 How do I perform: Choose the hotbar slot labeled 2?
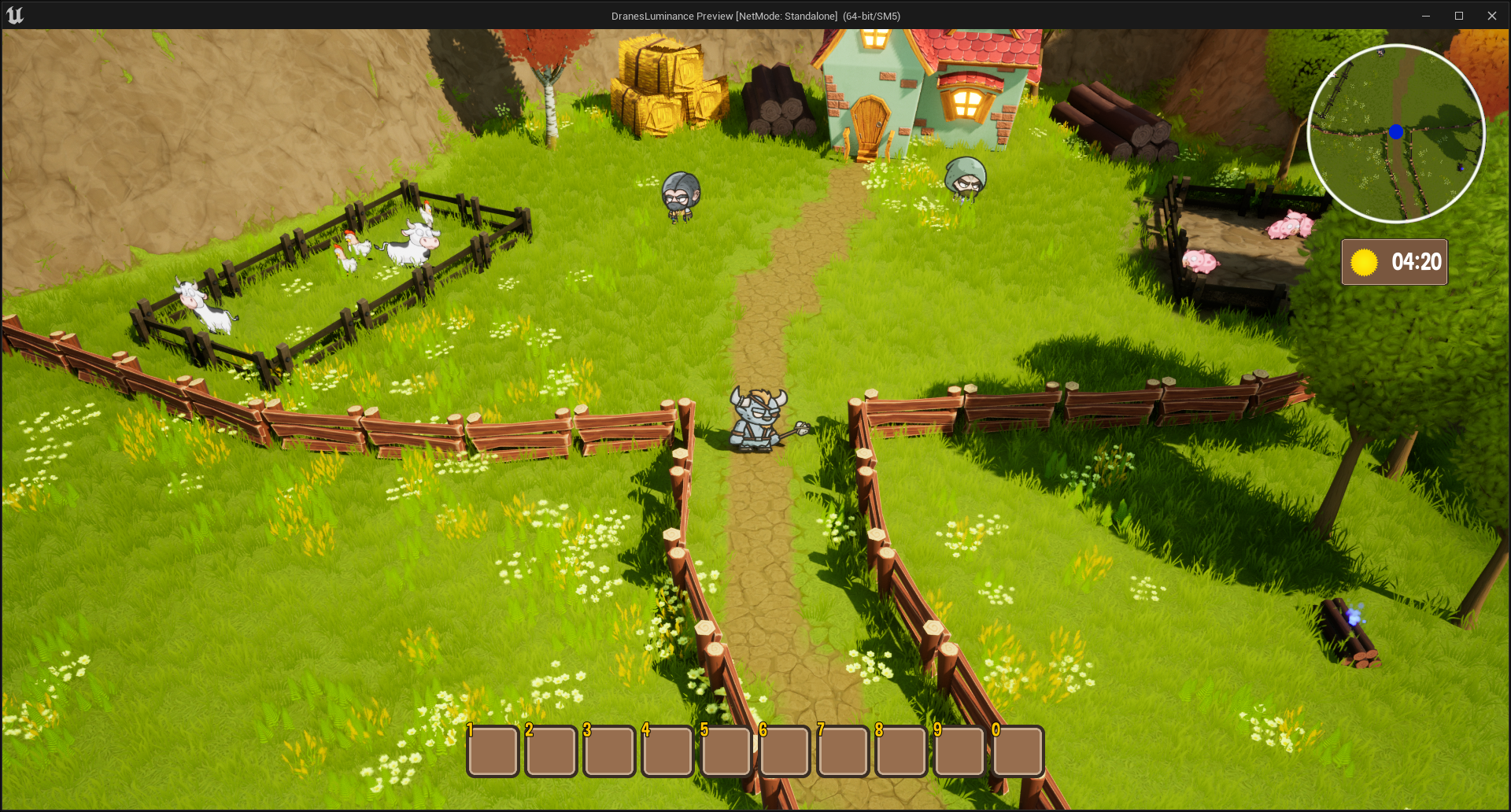tap(552, 751)
